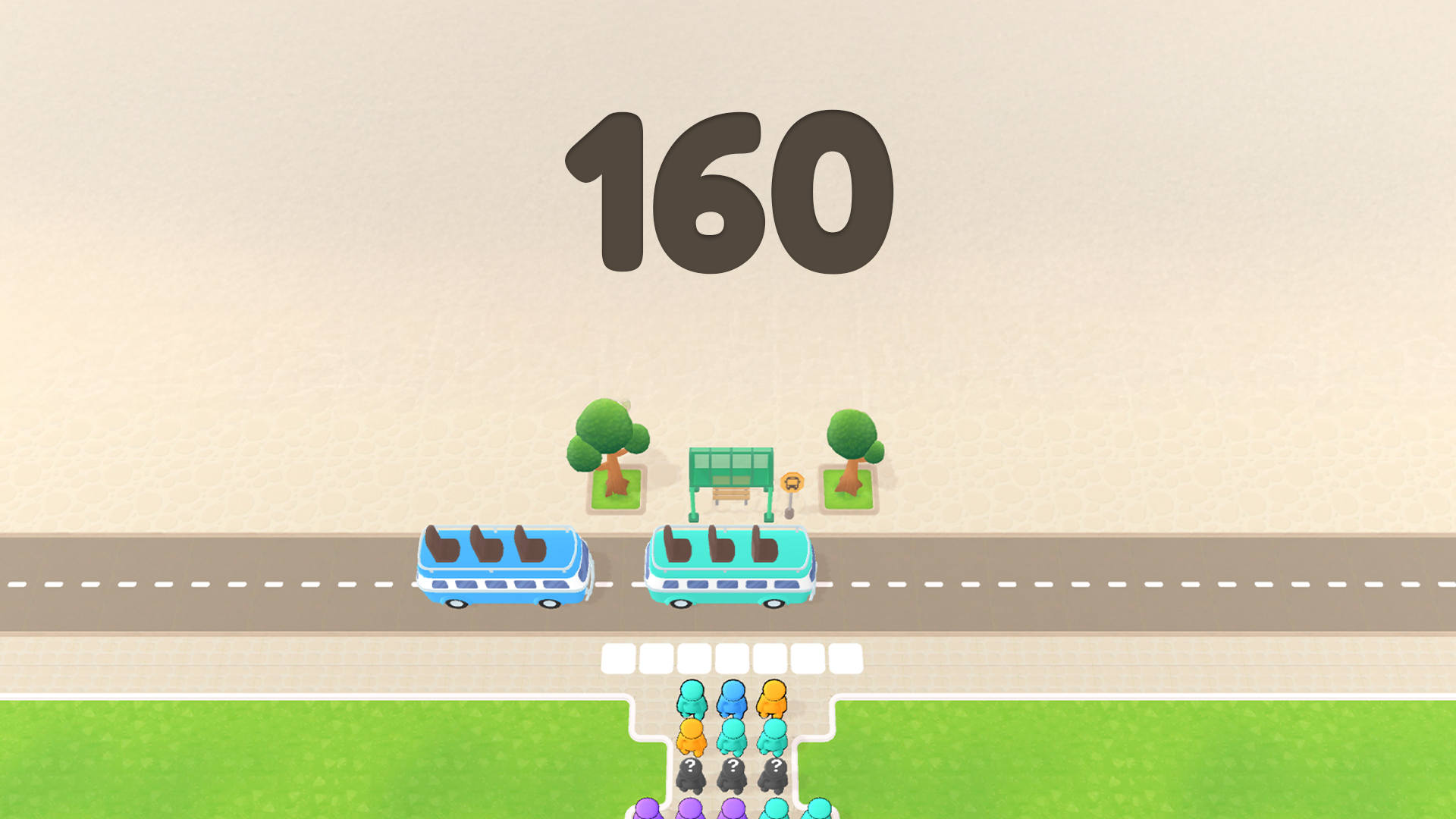Send the front-row orange passenger forward
Viewport: 1456px width, 819px height.
pos(773,698)
